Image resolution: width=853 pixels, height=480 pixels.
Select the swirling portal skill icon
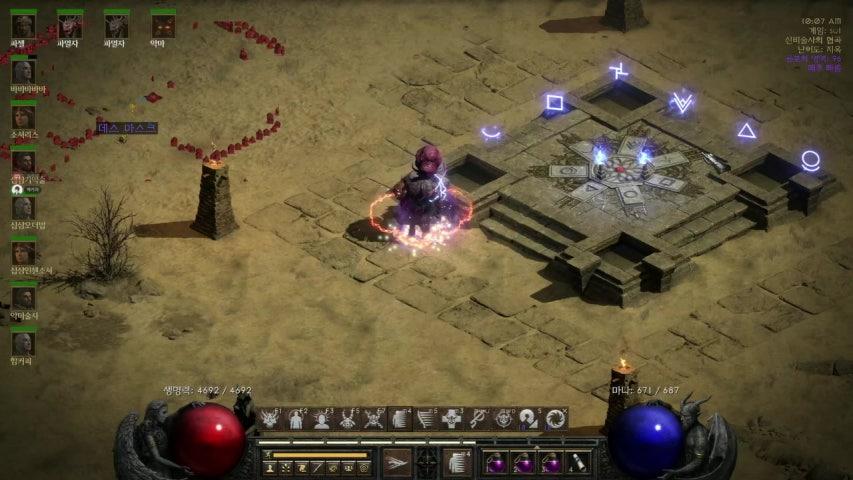[x=556, y=419]
